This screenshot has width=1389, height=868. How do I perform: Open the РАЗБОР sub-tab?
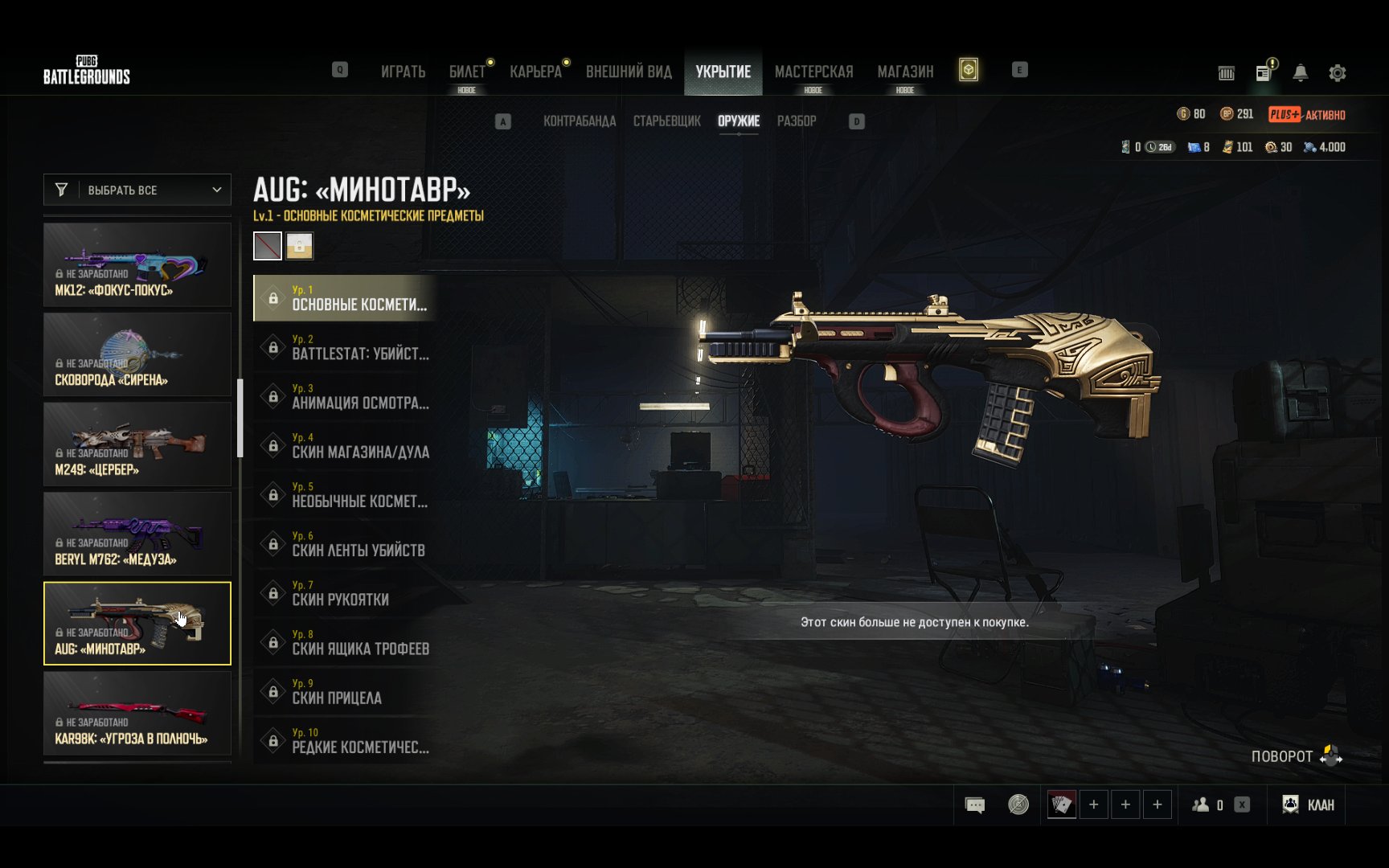[x=796, y=121]
